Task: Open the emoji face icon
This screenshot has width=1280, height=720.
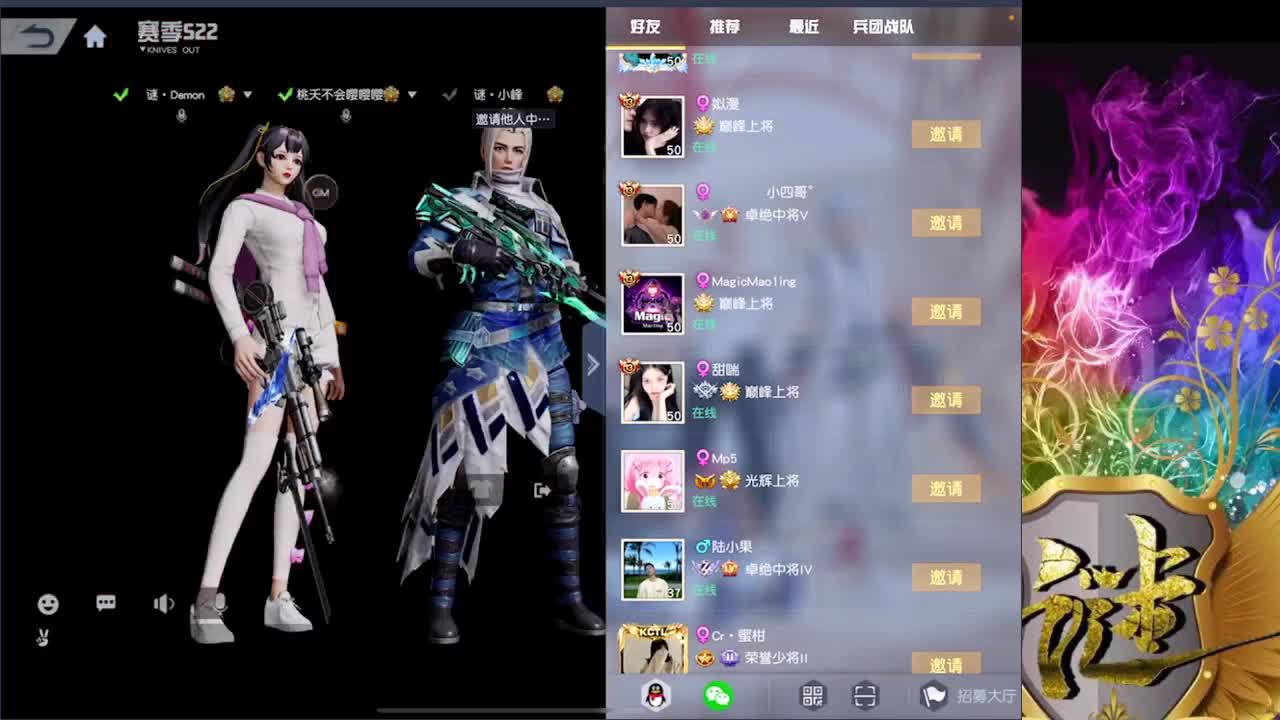Action: click(x=47, y=604)
